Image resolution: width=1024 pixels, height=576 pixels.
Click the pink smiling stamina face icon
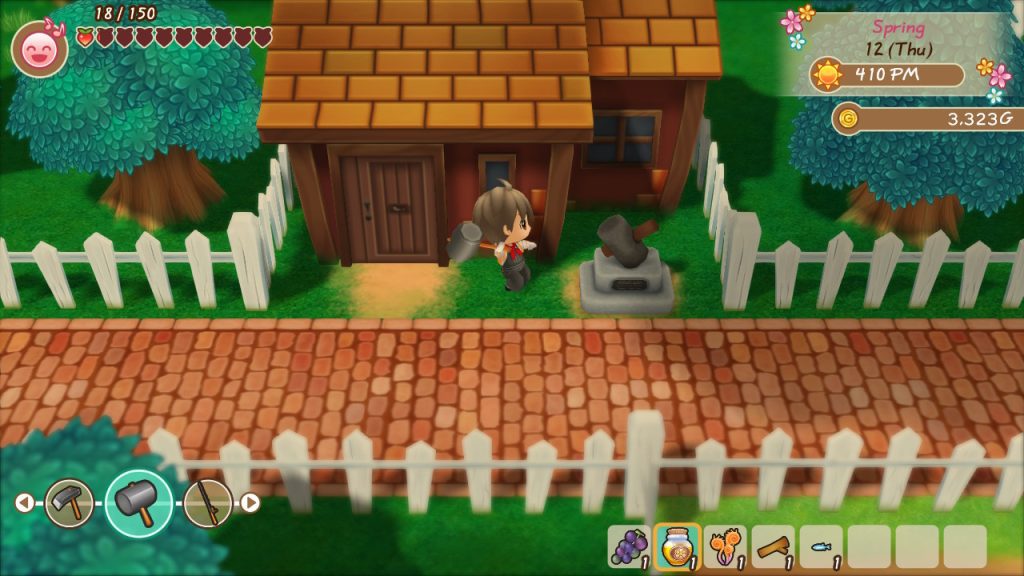tap(40, 48)
